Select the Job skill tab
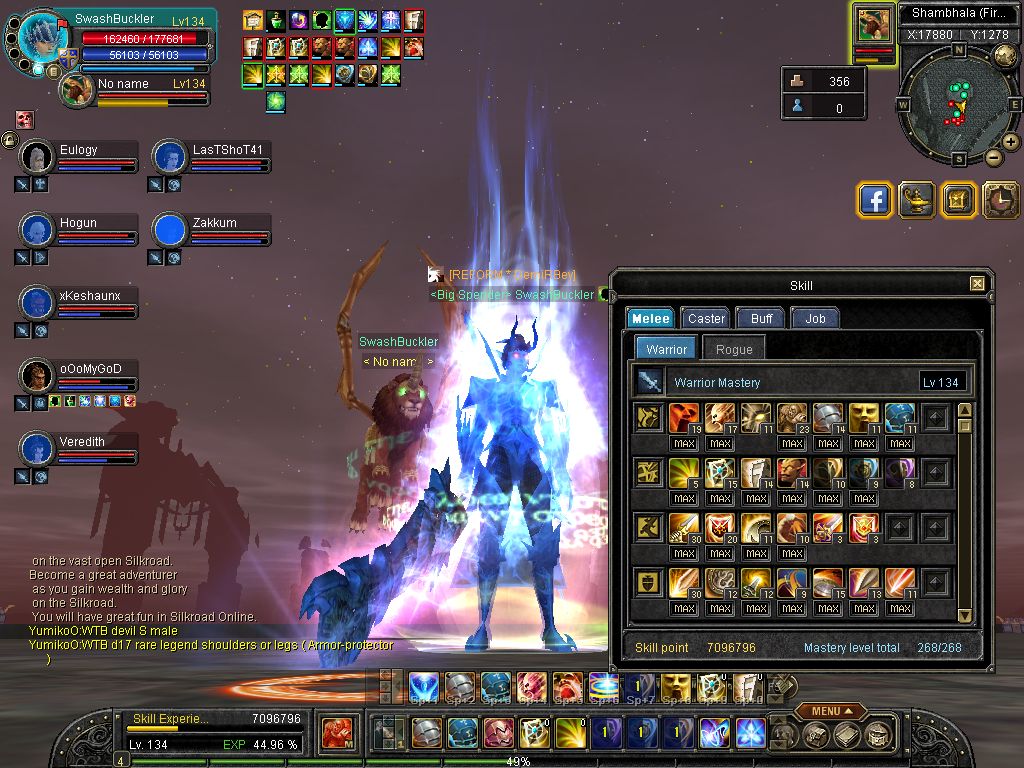 tap(814, 318)
